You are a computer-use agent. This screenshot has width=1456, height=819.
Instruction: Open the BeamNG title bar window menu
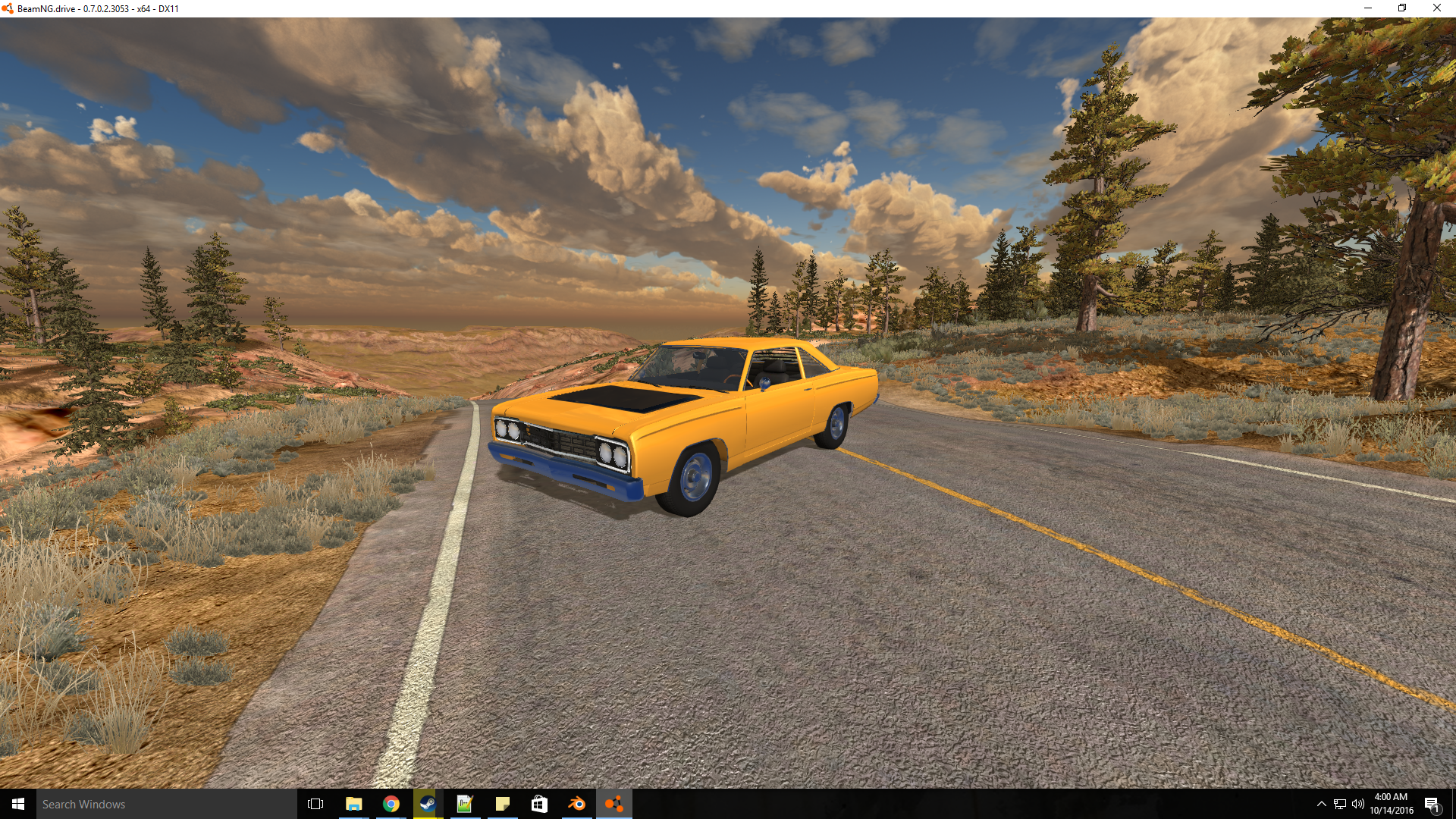pyautogui.click(x=8, y=8)
